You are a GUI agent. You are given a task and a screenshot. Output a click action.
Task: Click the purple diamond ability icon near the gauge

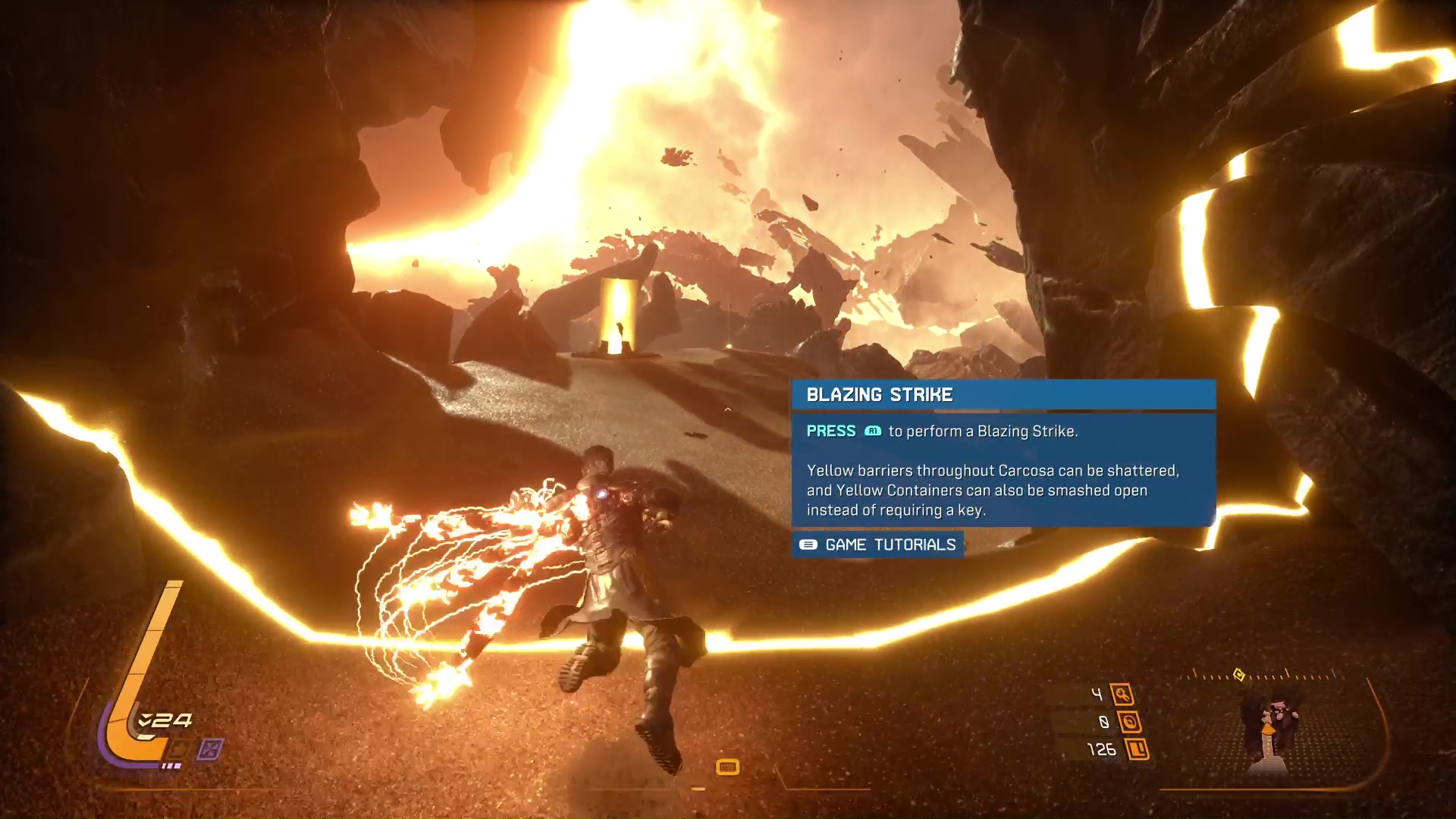coord(209,748)
